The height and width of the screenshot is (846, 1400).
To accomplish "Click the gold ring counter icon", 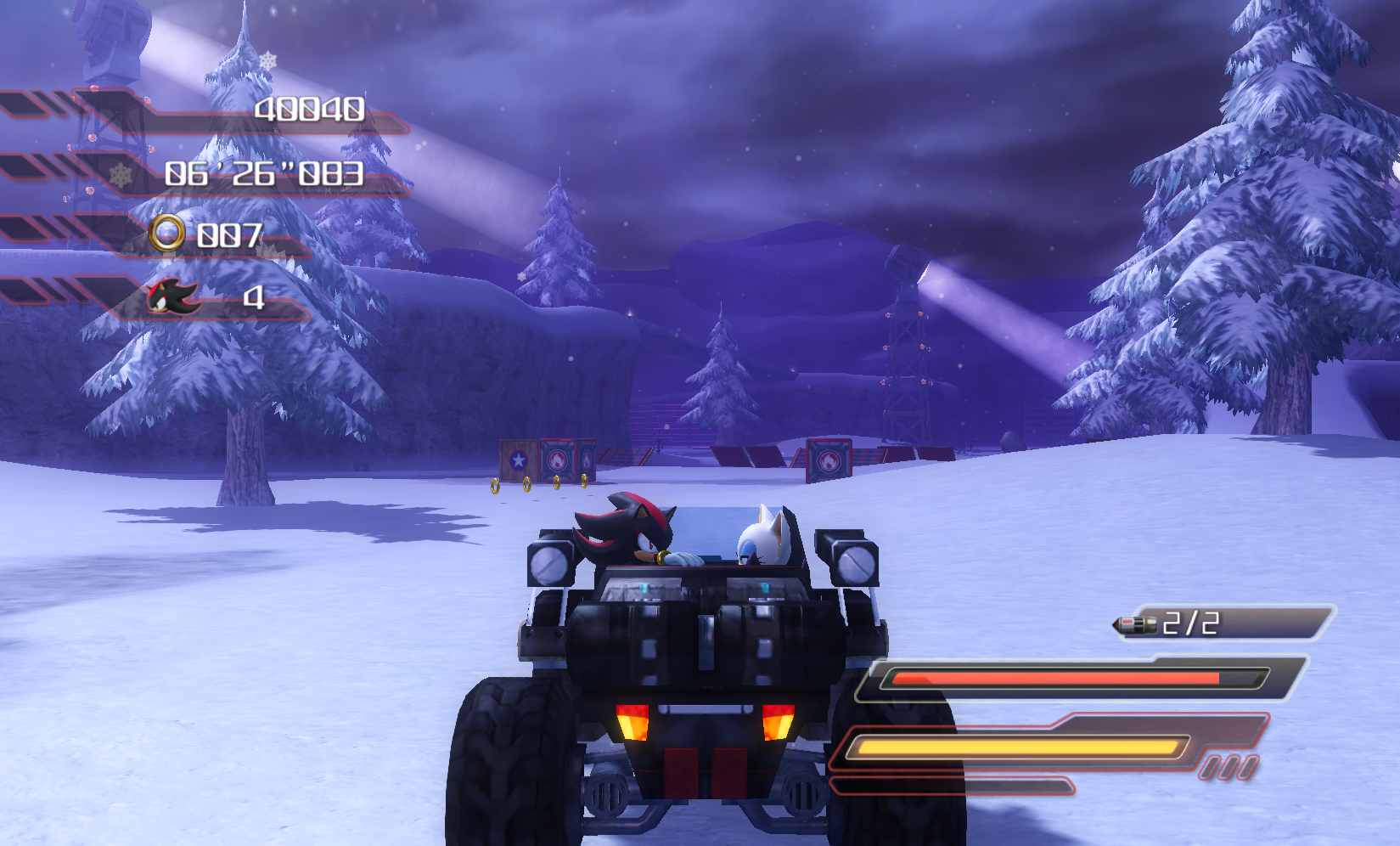I will 166,233.
